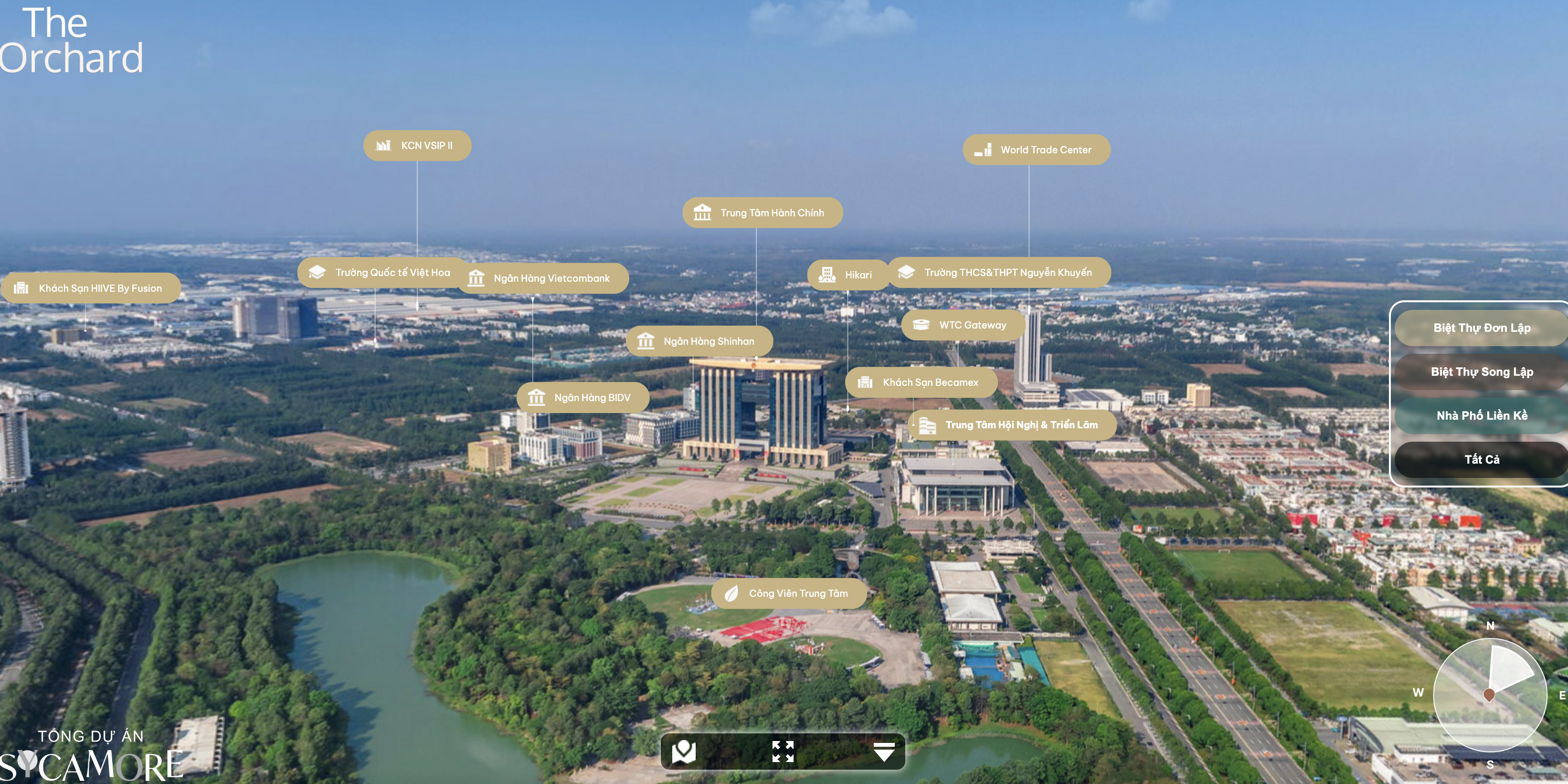This screenshot has height=784, width=1568.
Task: Select the Ngân Hàng Vietcombank marker
Action: pyautogui.click(x=542, y=278)
